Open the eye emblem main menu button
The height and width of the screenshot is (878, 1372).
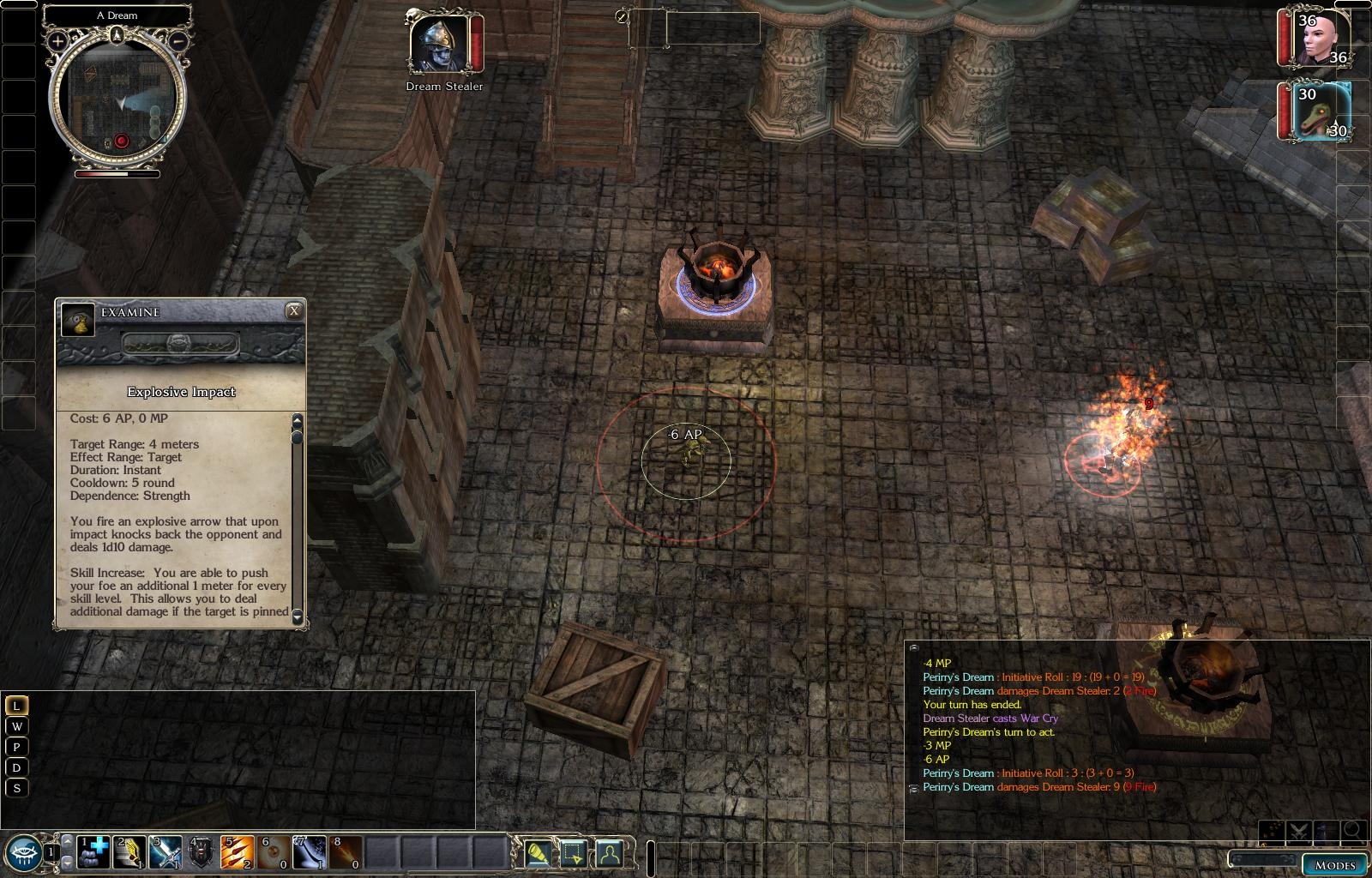pyautogui.click(x=21, y=851)
